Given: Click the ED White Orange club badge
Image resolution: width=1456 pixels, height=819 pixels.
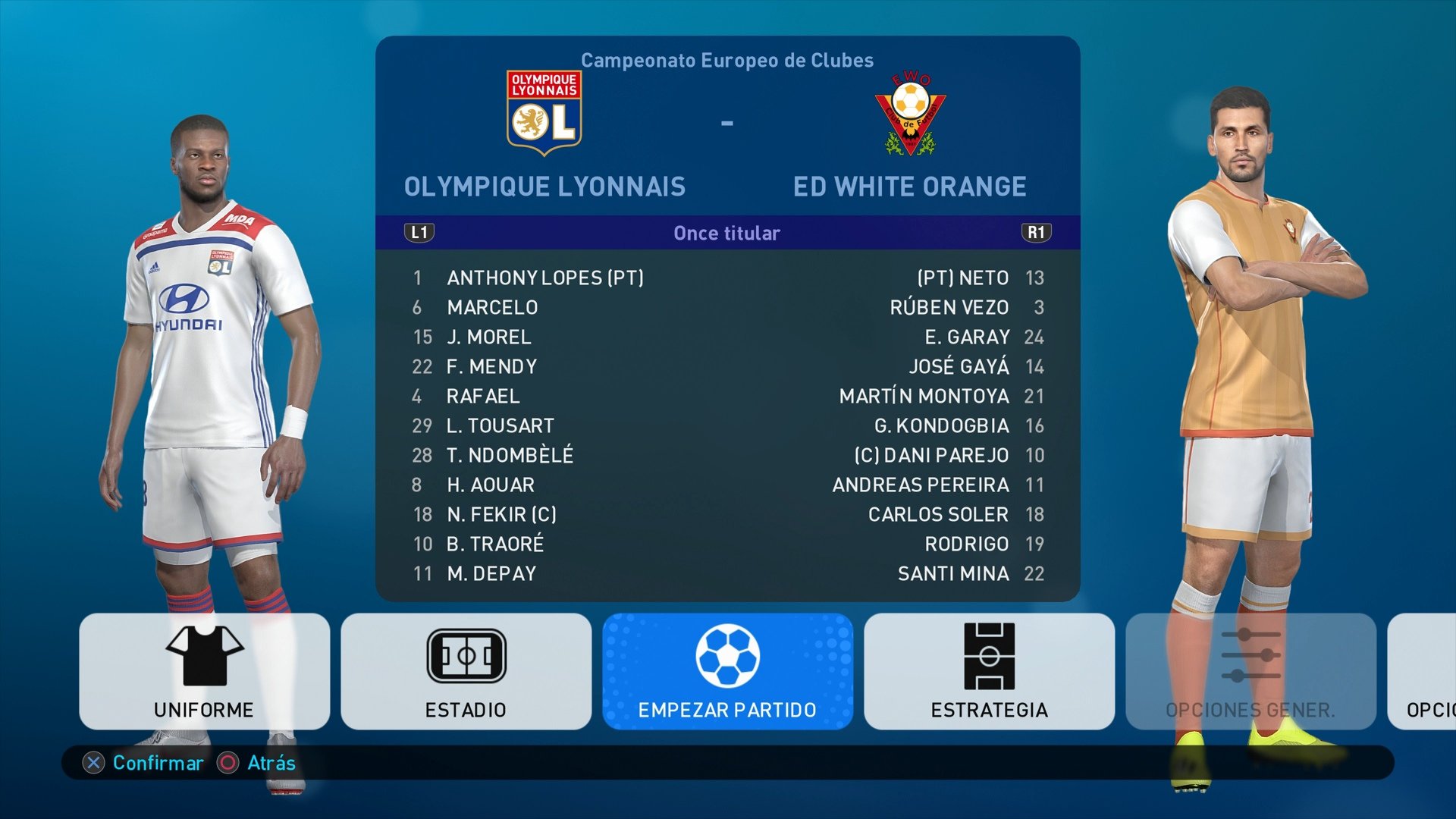Looking at the screenshot, I should [x=911, y=108].
